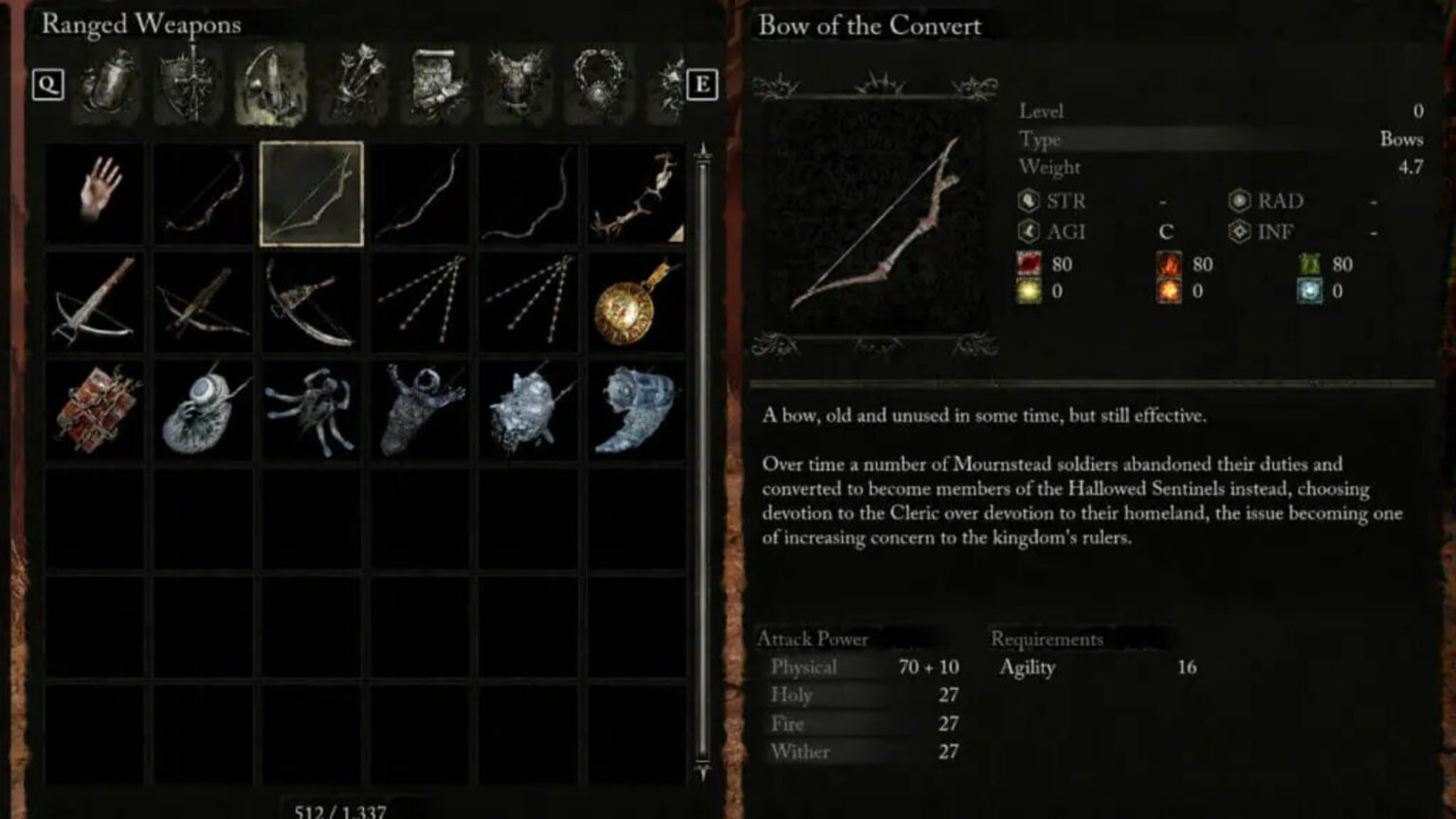
Task: Click the RAD radiance stat icon
Action: click(1242, 202)
